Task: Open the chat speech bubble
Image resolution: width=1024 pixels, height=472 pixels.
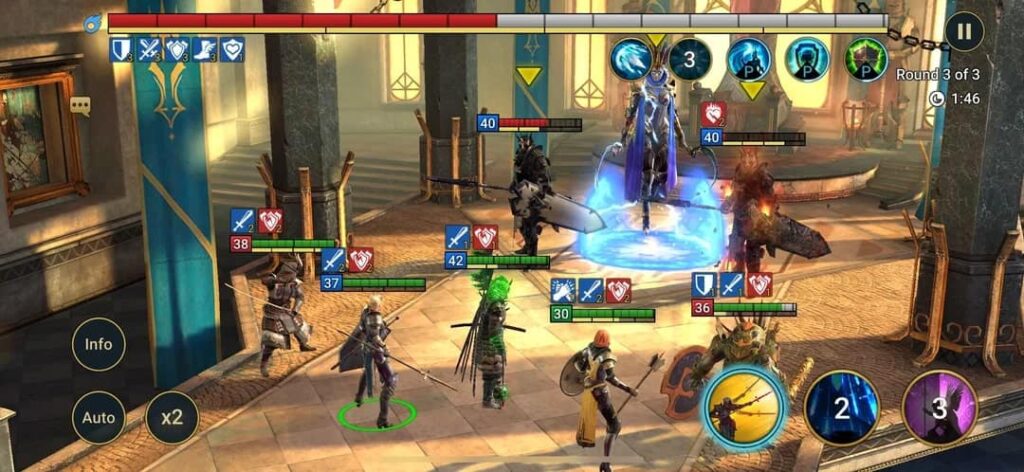Action: click(x=80, y=105)
